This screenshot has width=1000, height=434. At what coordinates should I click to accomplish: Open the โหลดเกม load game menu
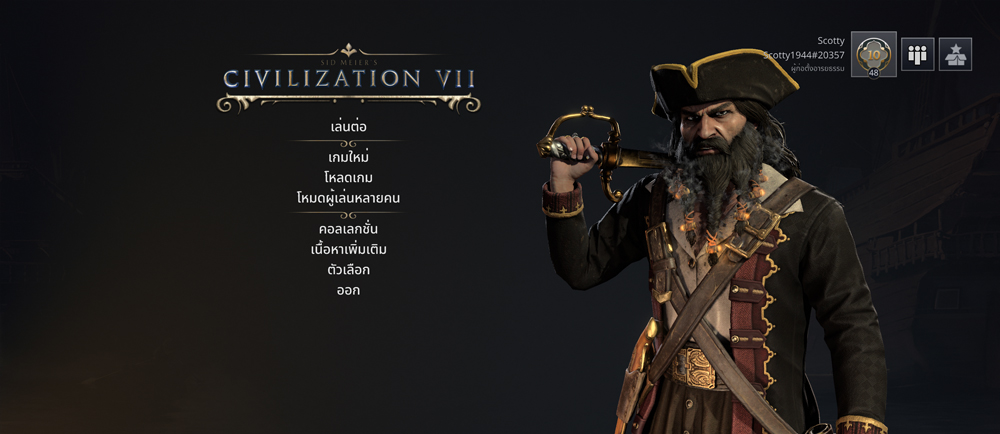348,178
